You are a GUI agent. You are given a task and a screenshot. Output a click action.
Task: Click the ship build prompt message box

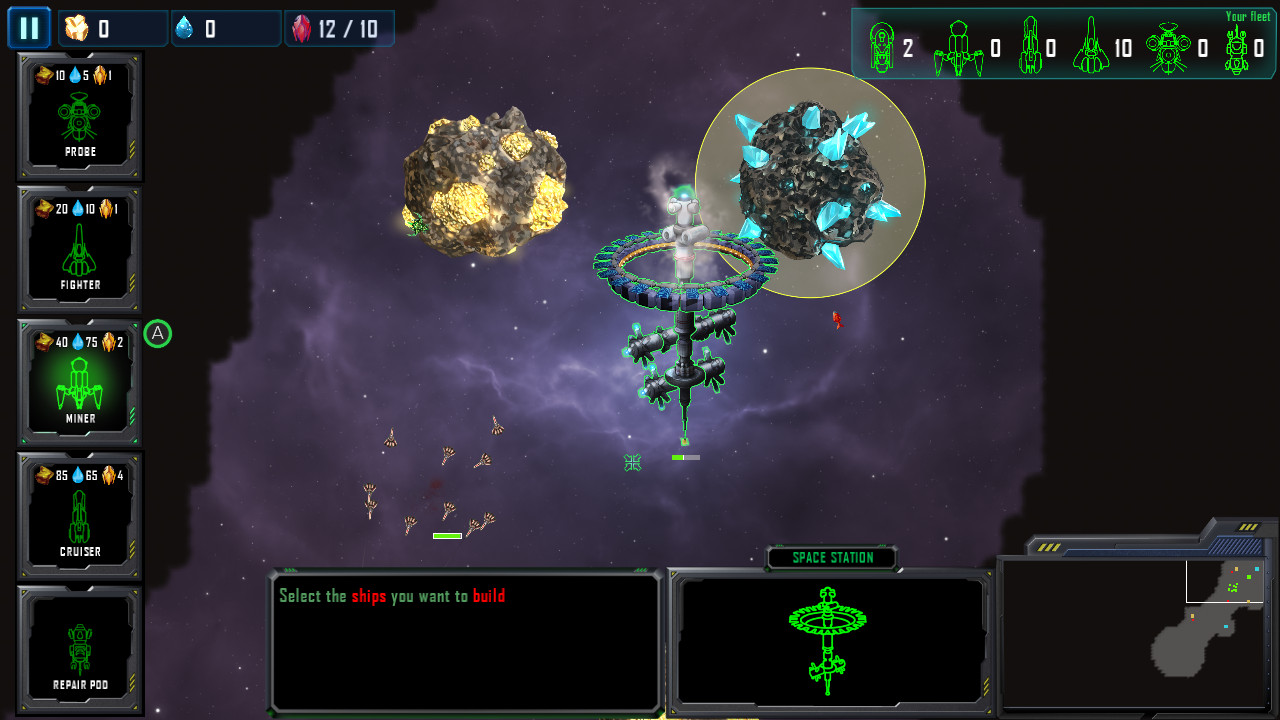(465, 640)
